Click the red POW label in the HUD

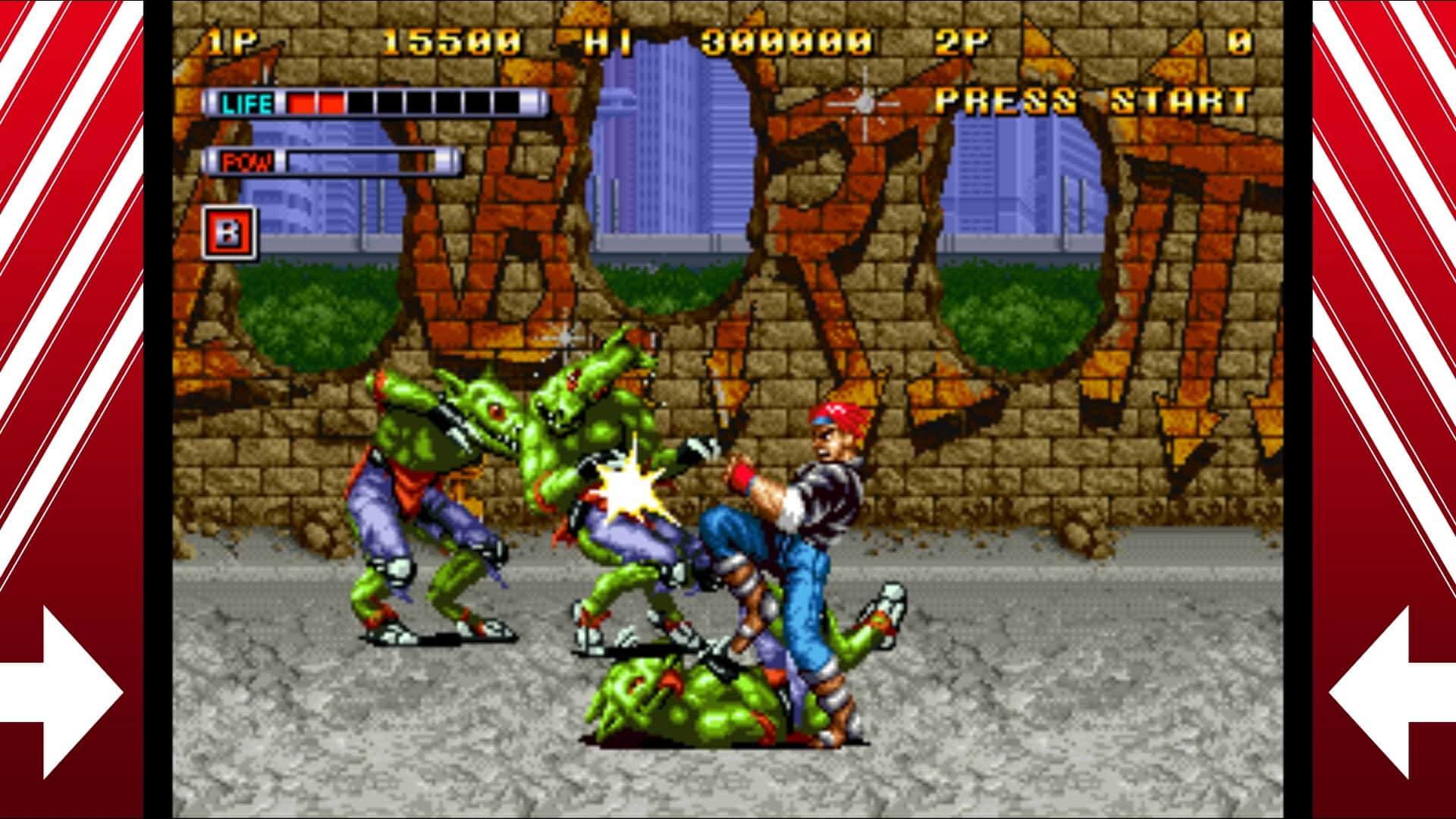(x=247, y=161)
